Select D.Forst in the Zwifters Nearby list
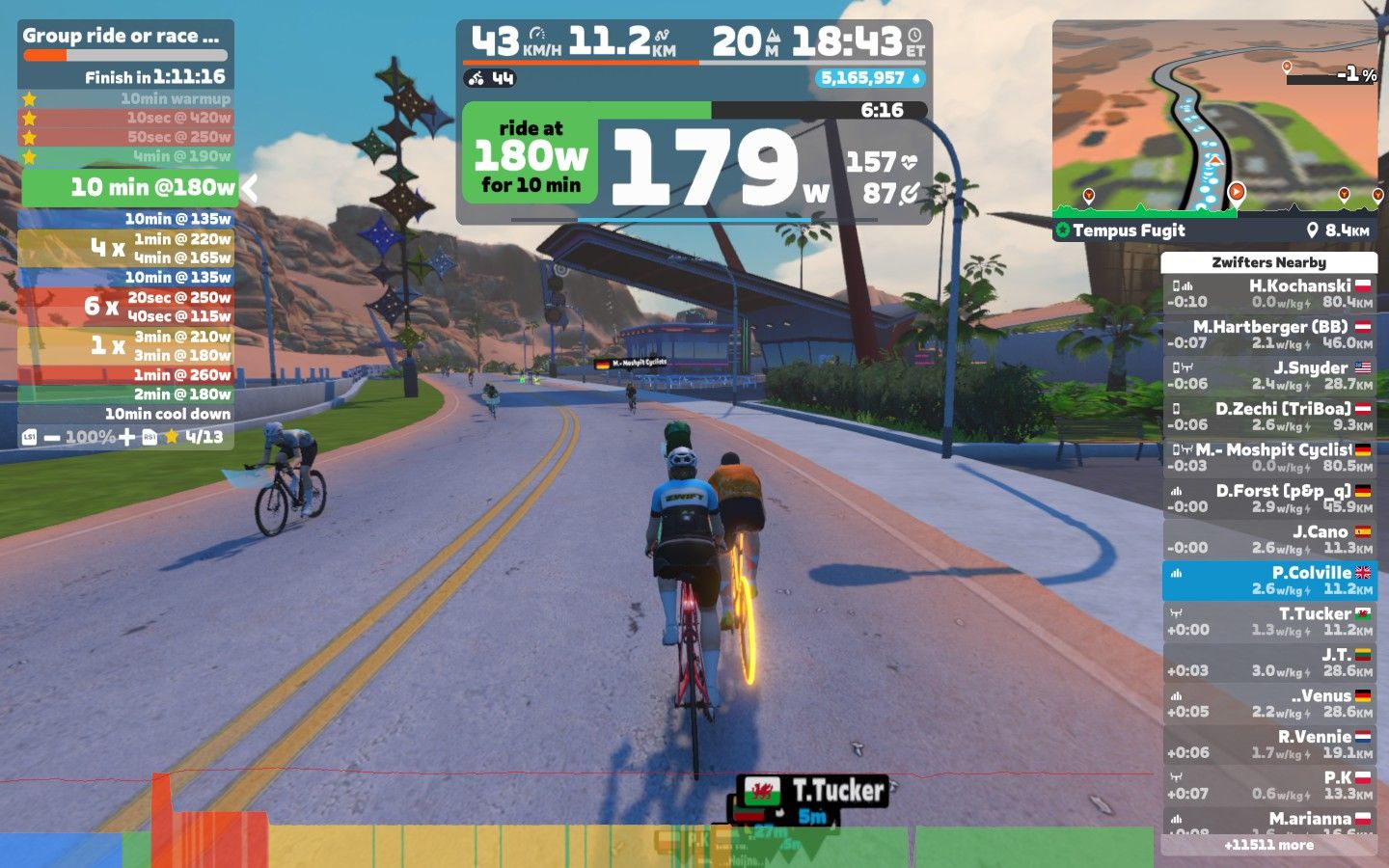This screenshot has width=1389, height=868. pyautogui.click(x=1268, y=499)
